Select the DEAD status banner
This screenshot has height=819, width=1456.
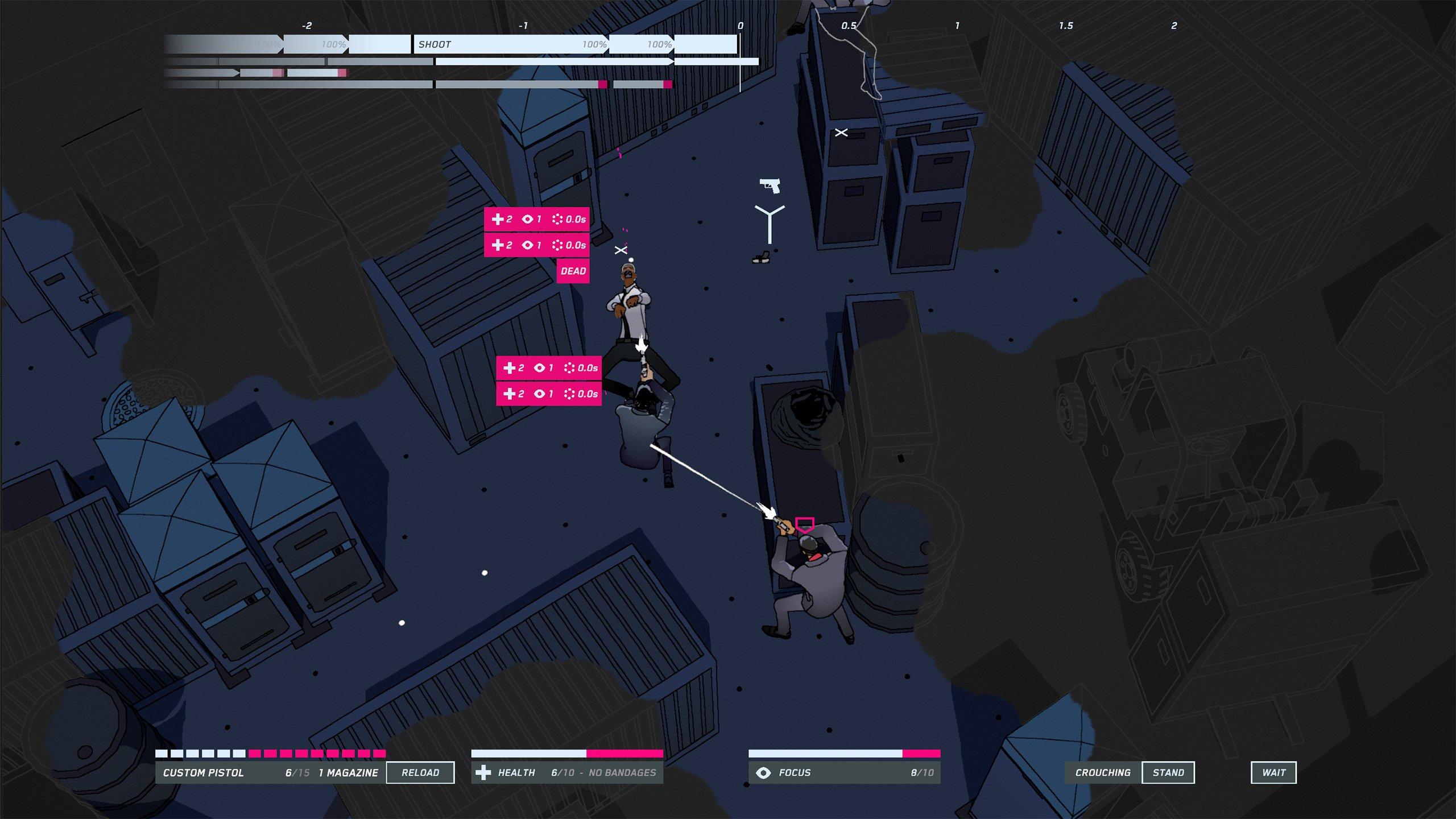[574, 271]
